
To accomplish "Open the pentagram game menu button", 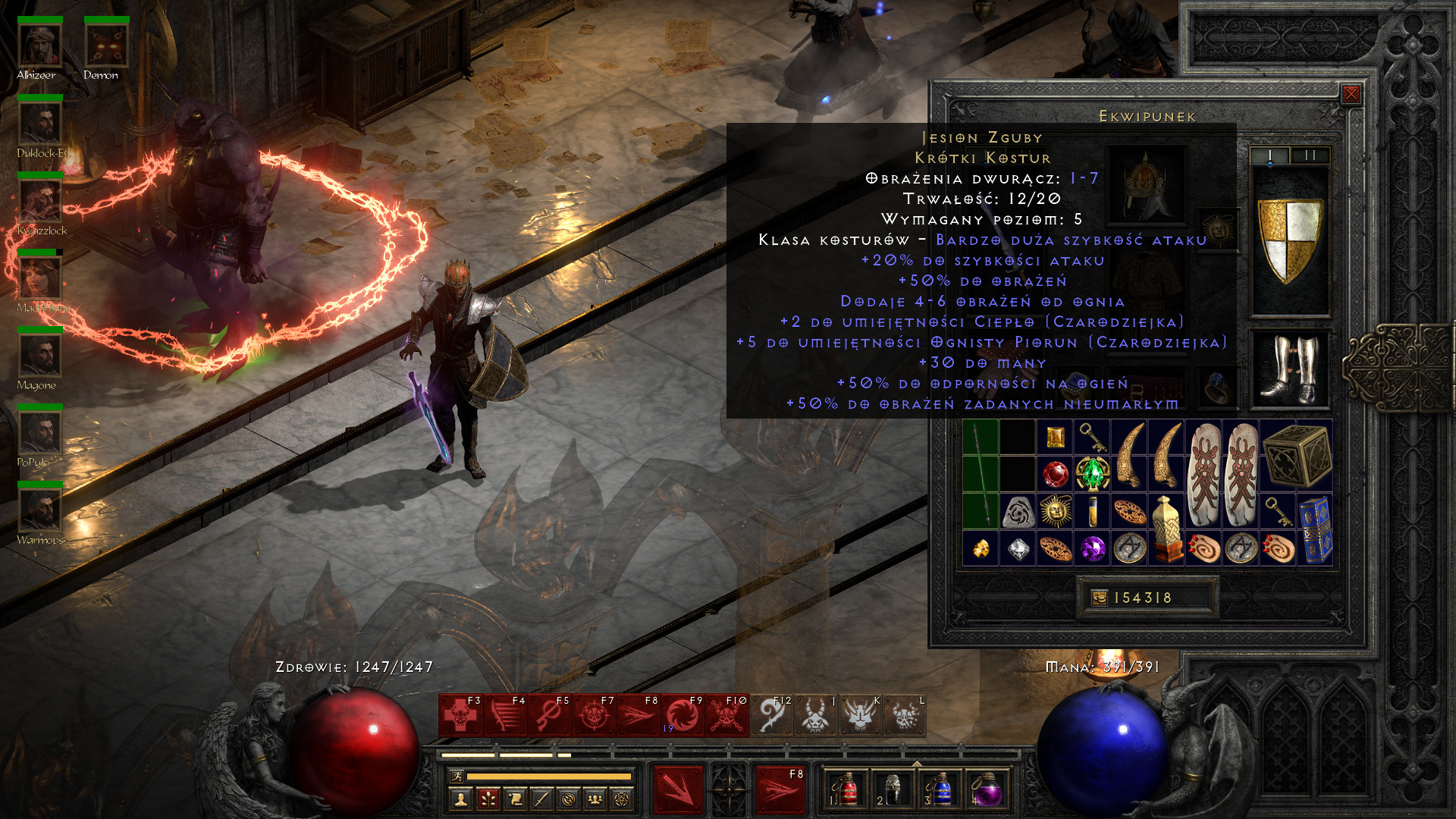I will pyautogui.click(x=622, y=799).
